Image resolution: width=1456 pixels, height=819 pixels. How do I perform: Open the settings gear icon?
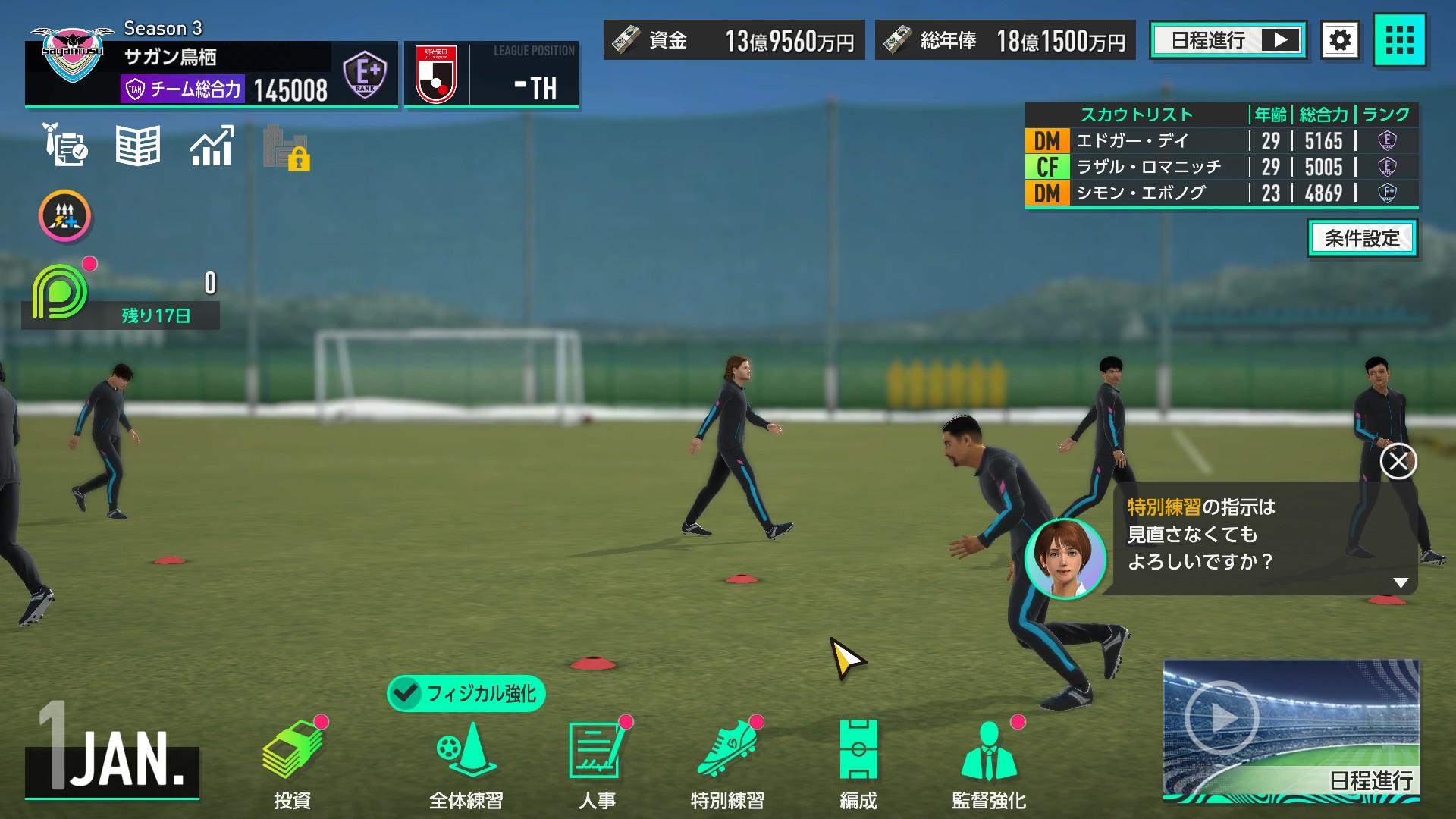[1341, 41]
